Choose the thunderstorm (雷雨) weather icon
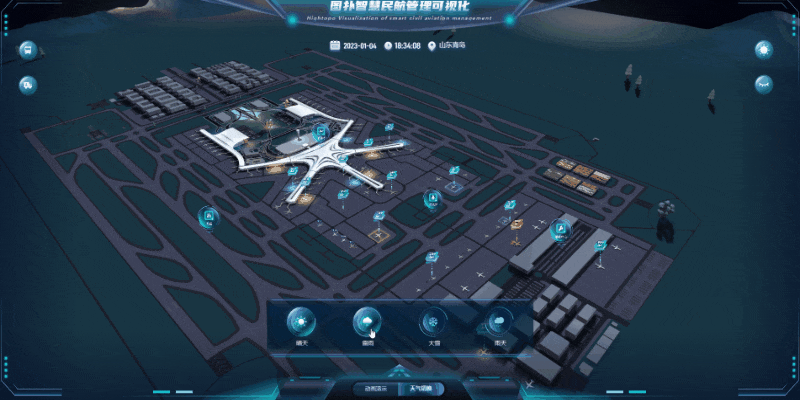The image size is (800, 400). [x=367, y=322]
